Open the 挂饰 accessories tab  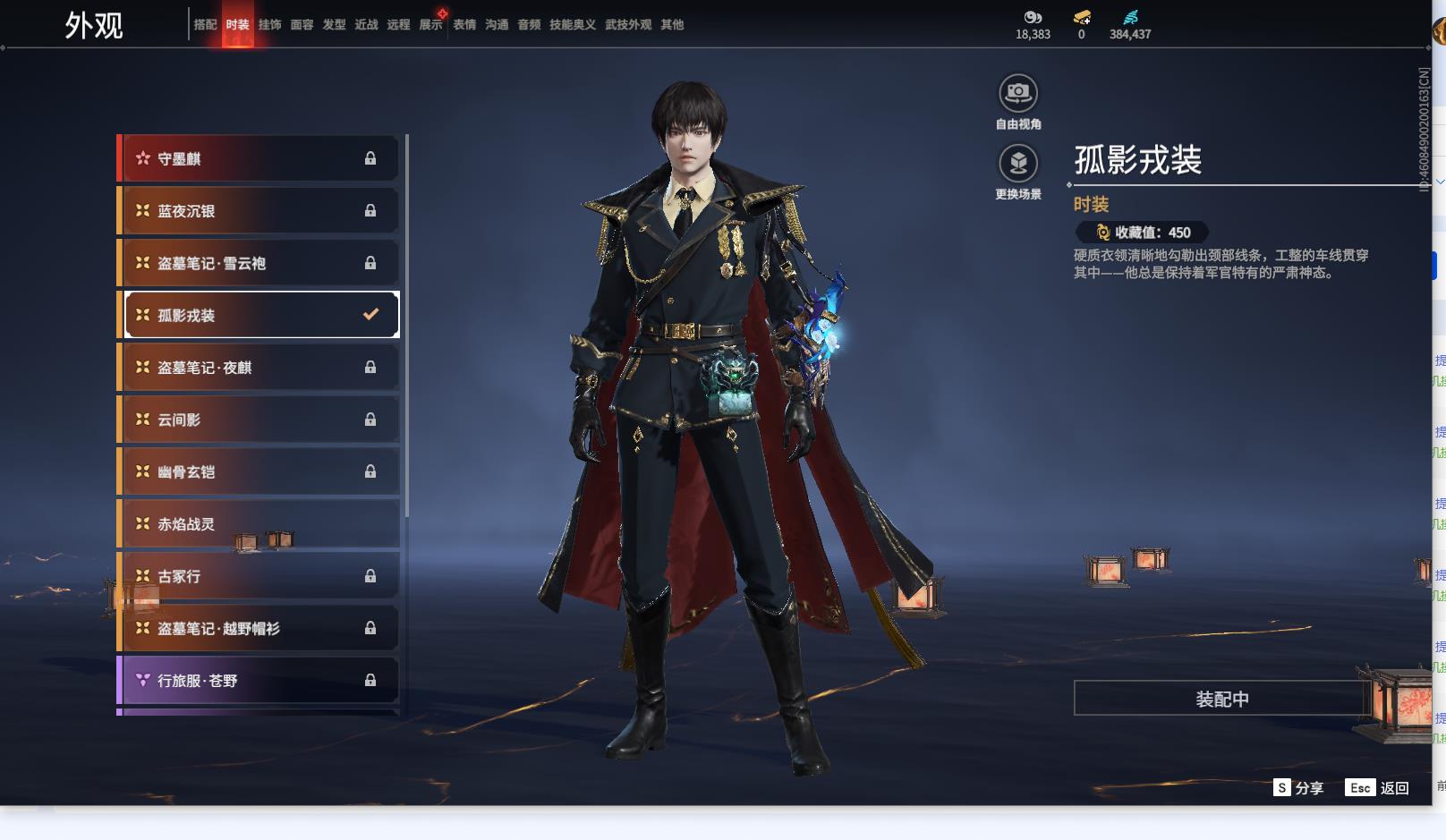point(269,25)
